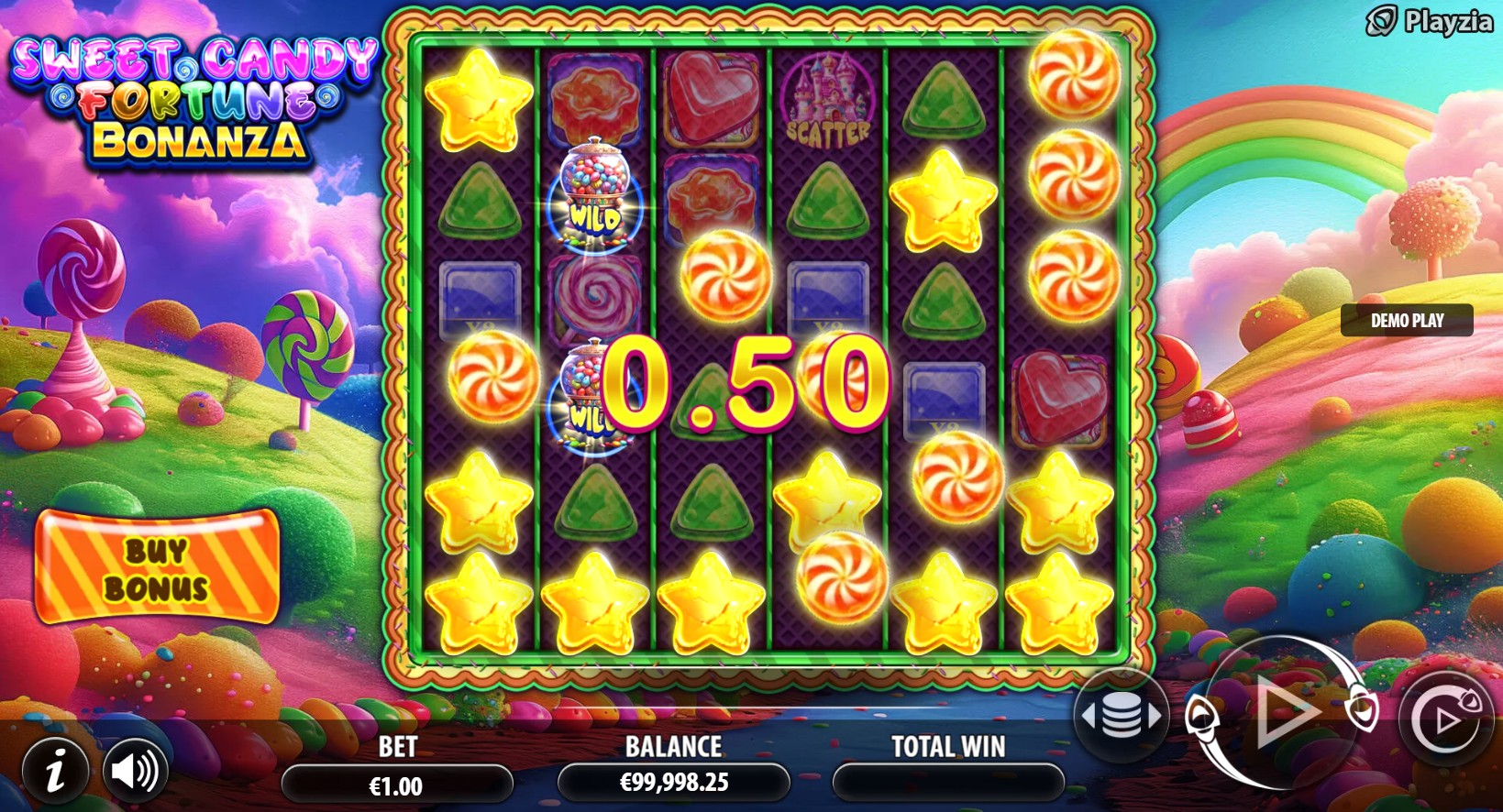Toggle the sound speaker icon
The height and width of the screenshot is (812, 1503).
coord(135,772)
